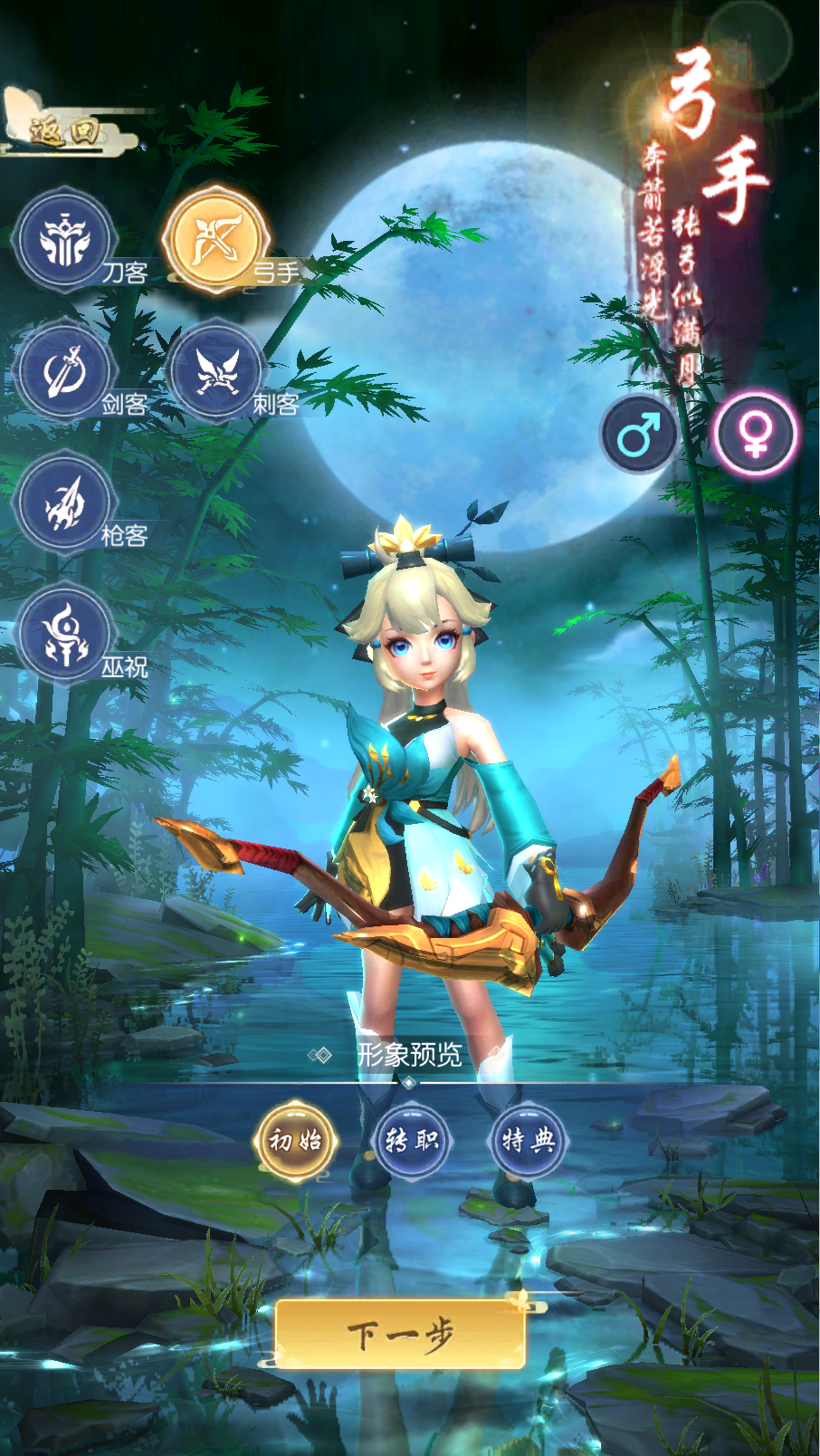The image size is (820, 1456).
Task: Choose the 枪客 spearman class
Action: point(64,503)
